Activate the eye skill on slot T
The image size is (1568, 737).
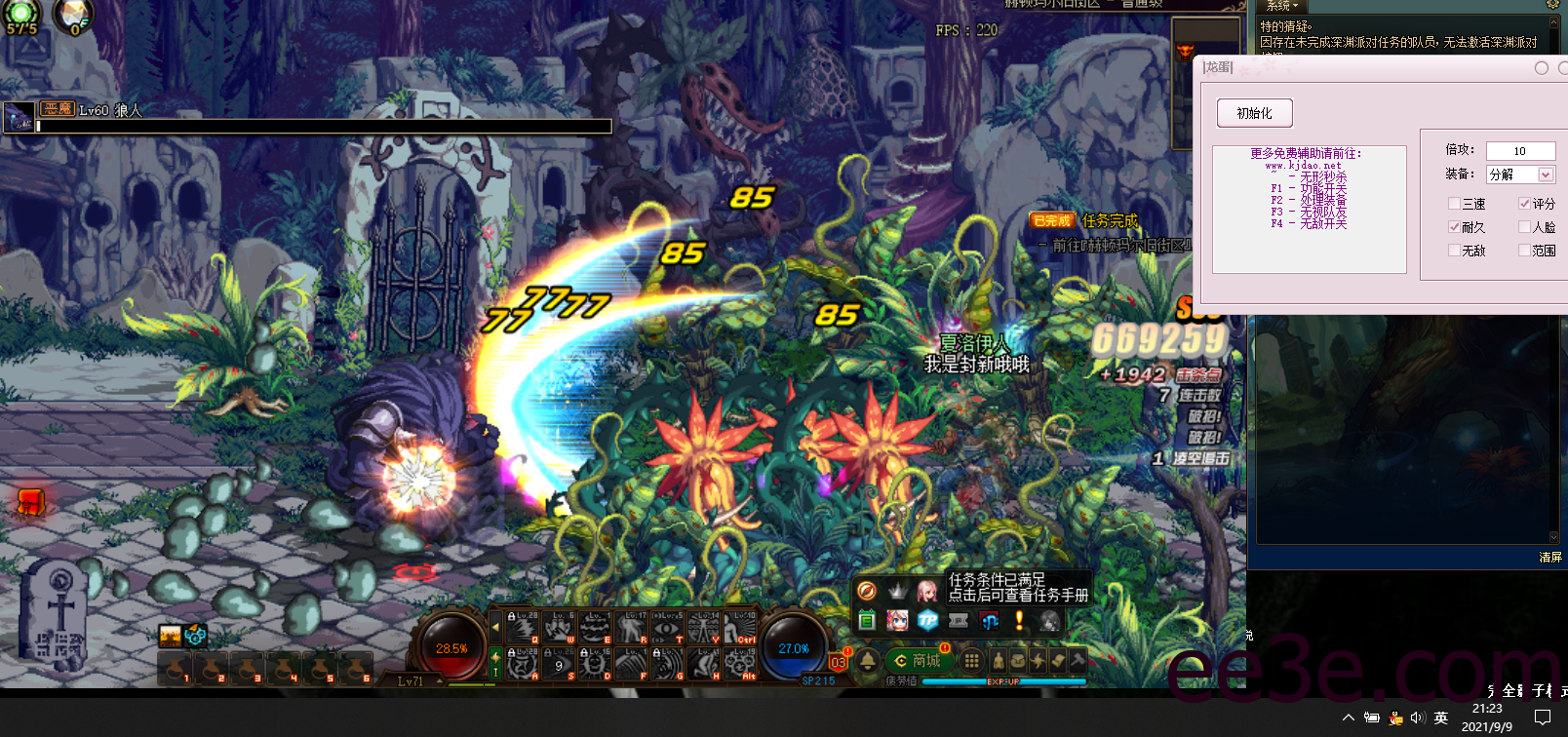coord(667,628)
